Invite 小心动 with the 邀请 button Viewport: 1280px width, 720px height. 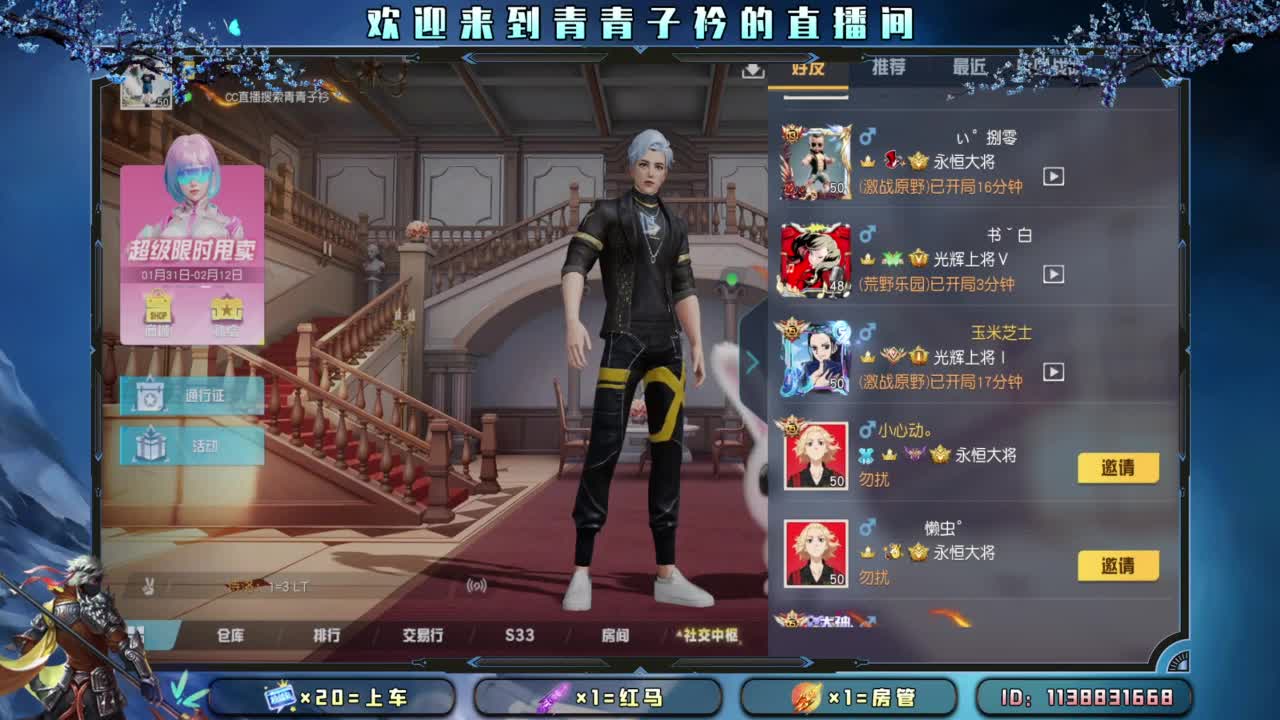point(1117,468)
